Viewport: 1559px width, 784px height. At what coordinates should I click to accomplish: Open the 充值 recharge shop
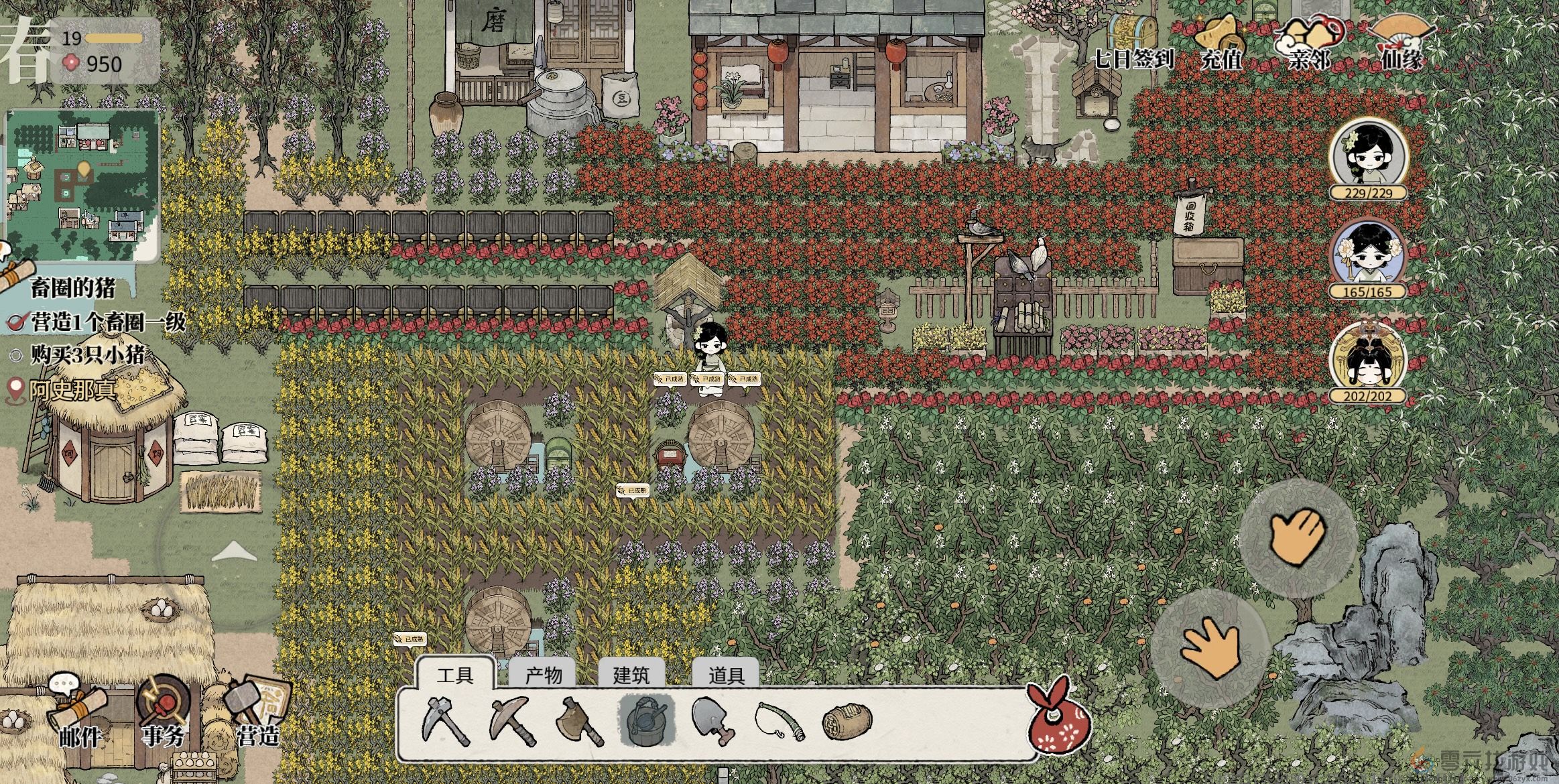(1221, 42)
